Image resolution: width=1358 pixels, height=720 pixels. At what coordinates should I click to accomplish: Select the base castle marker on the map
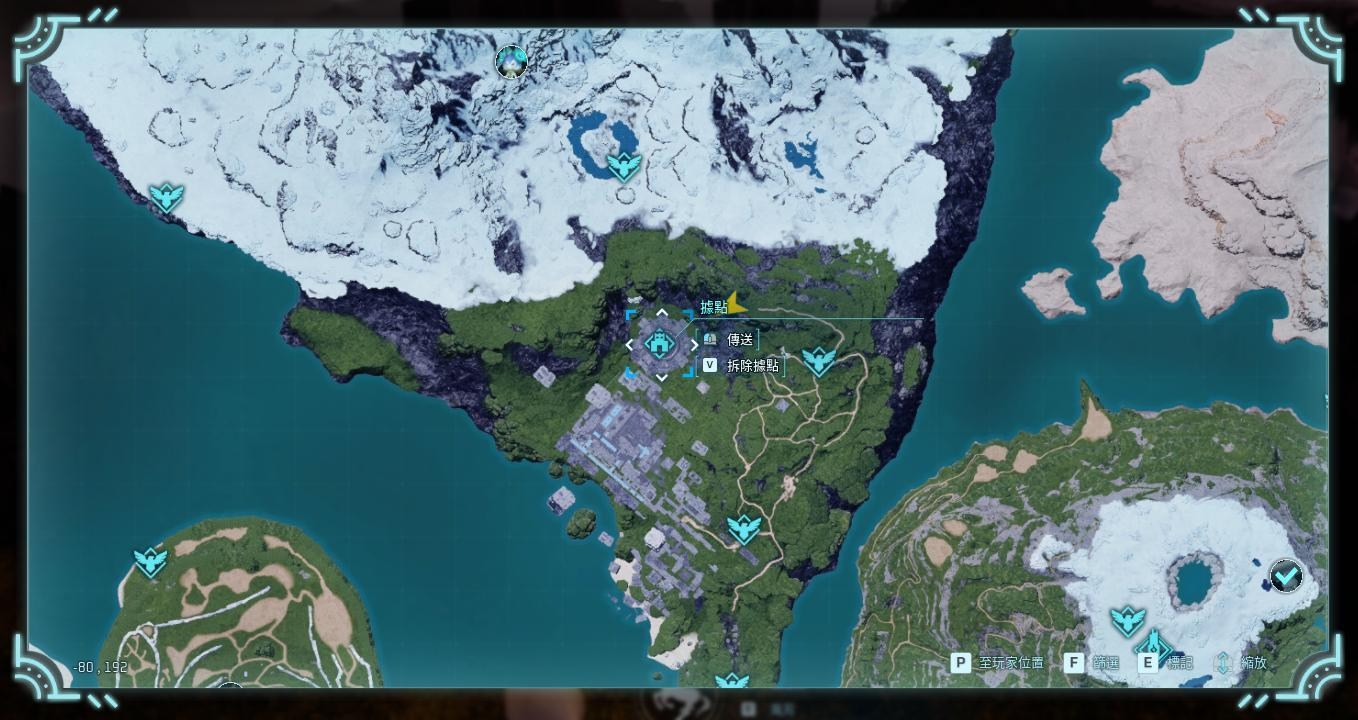(660, 345)
